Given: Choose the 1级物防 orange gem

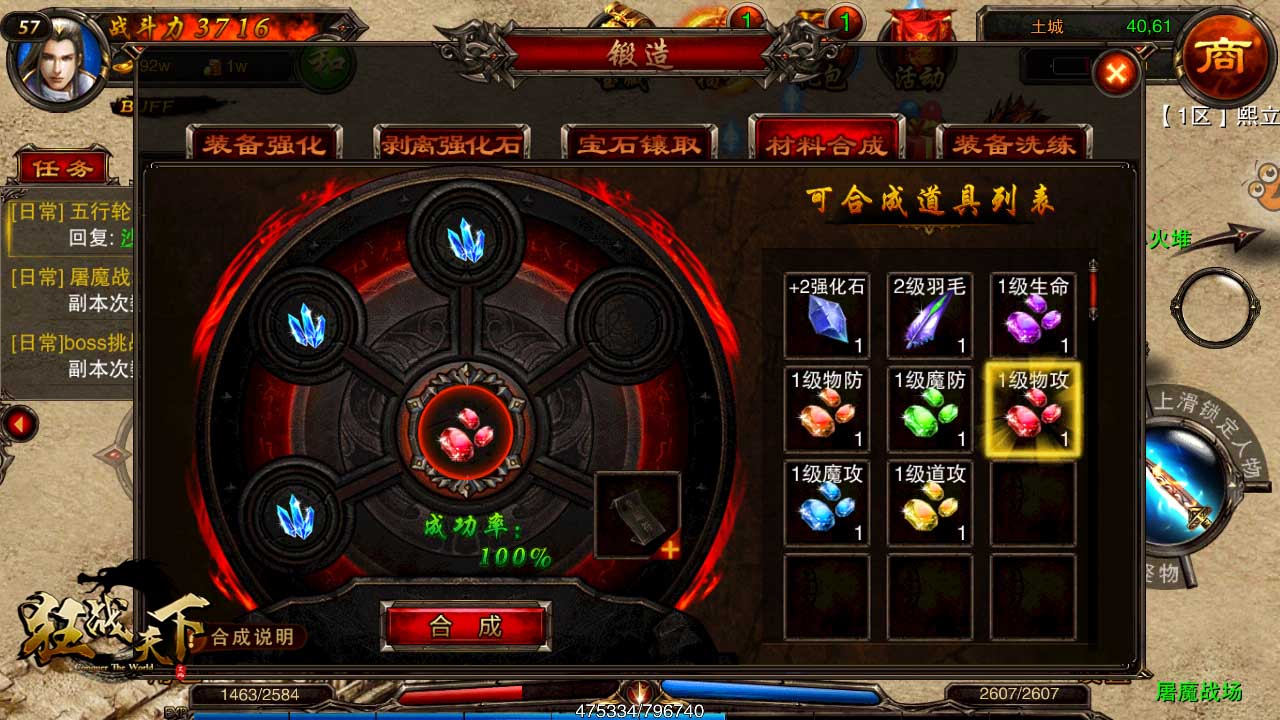Looking at the screenshot, I should click(x=826, y=410).
